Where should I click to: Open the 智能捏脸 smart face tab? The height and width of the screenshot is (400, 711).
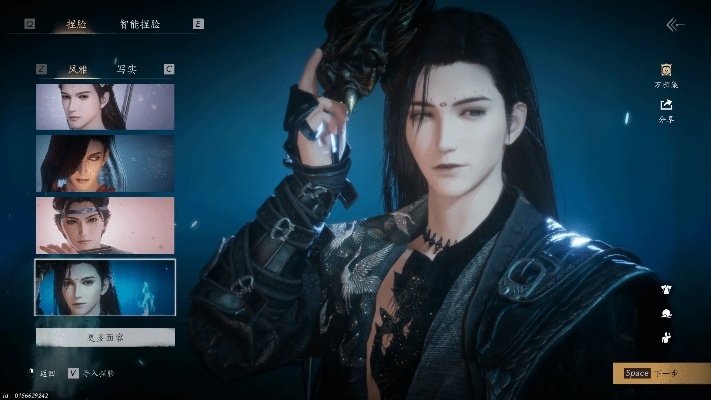click(140, 23)
